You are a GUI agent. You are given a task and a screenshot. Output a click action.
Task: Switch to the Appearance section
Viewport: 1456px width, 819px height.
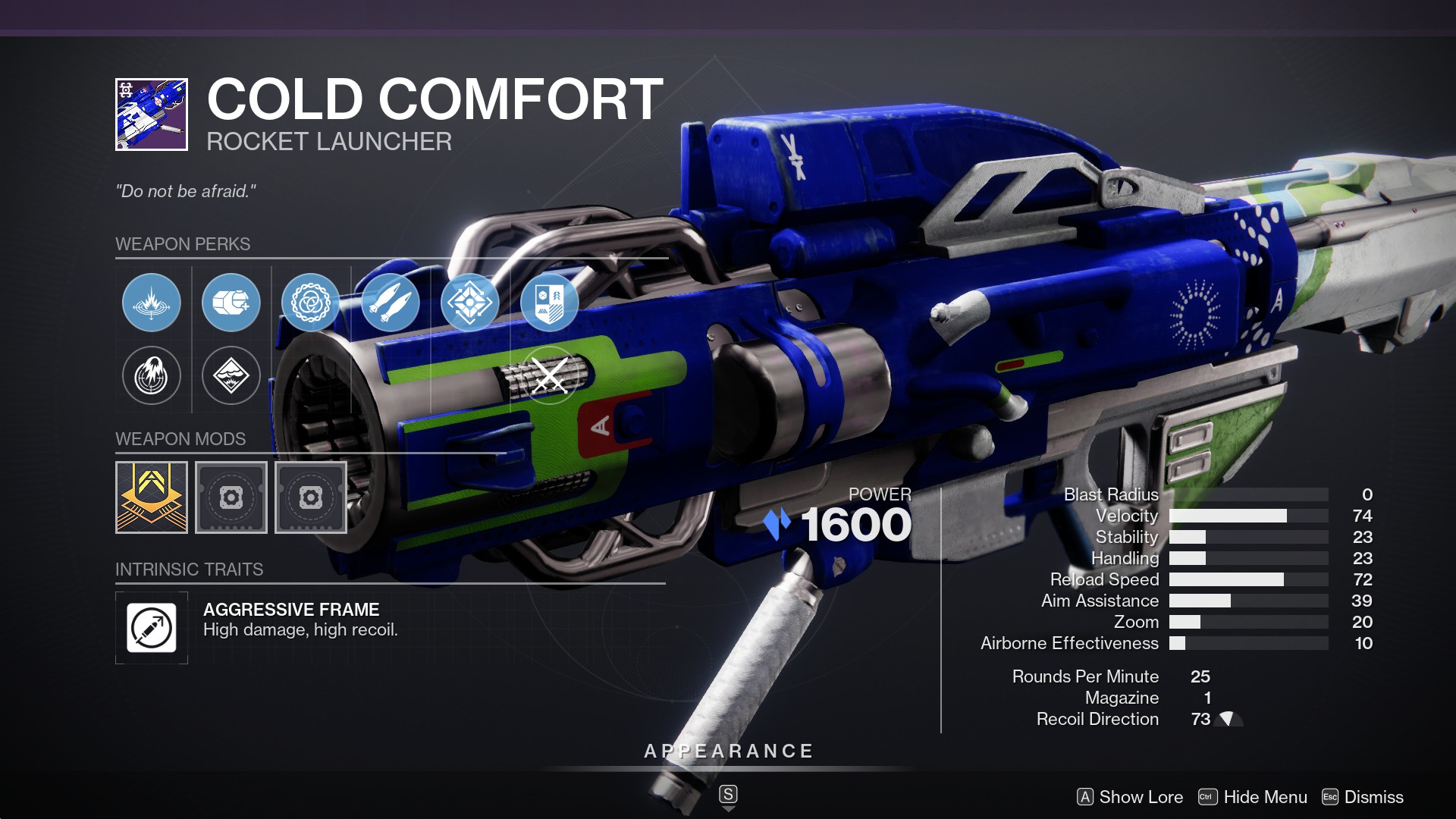tap(728, 752)
